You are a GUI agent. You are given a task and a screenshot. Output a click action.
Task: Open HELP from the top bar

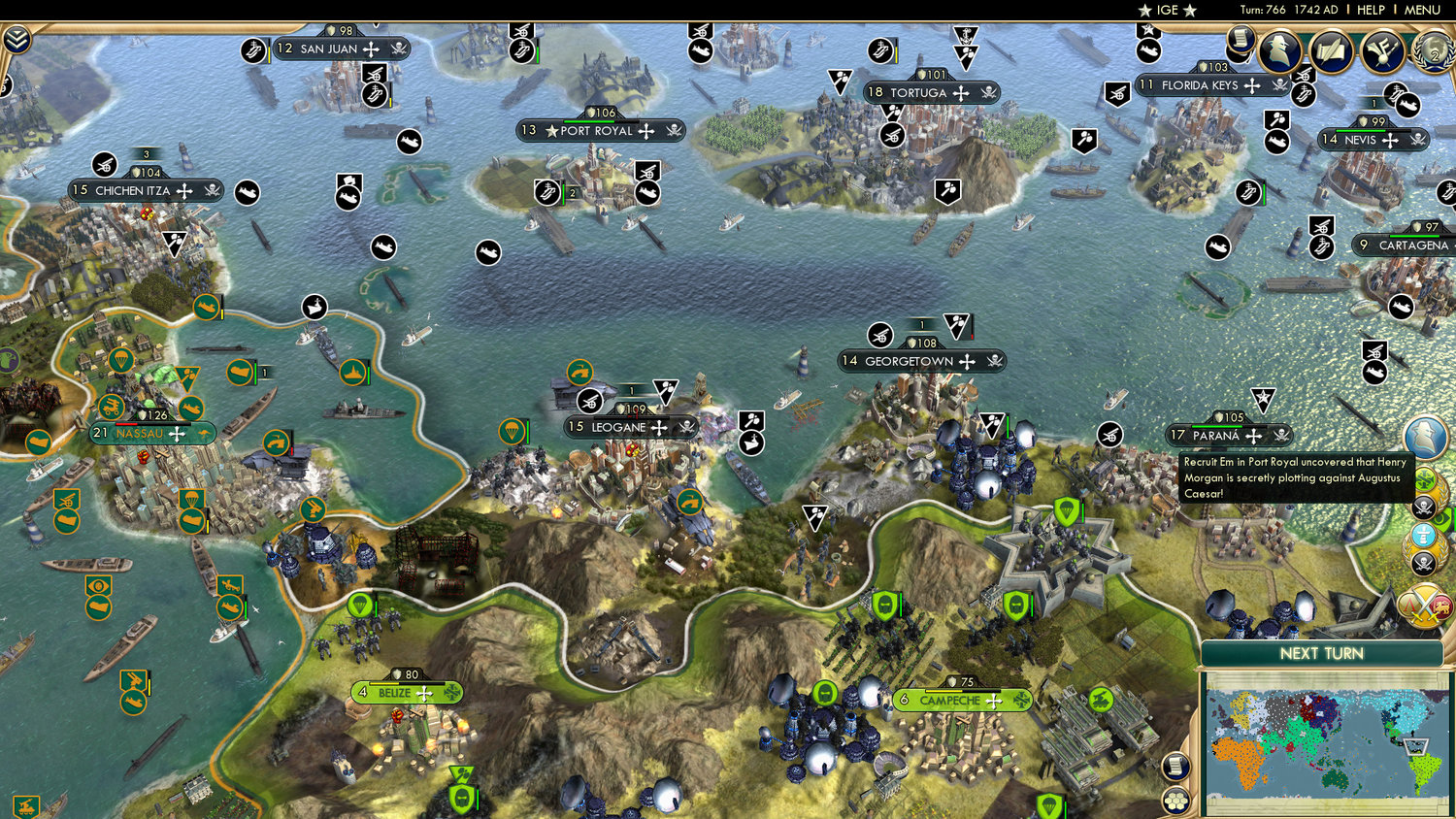coord(1372,10)
